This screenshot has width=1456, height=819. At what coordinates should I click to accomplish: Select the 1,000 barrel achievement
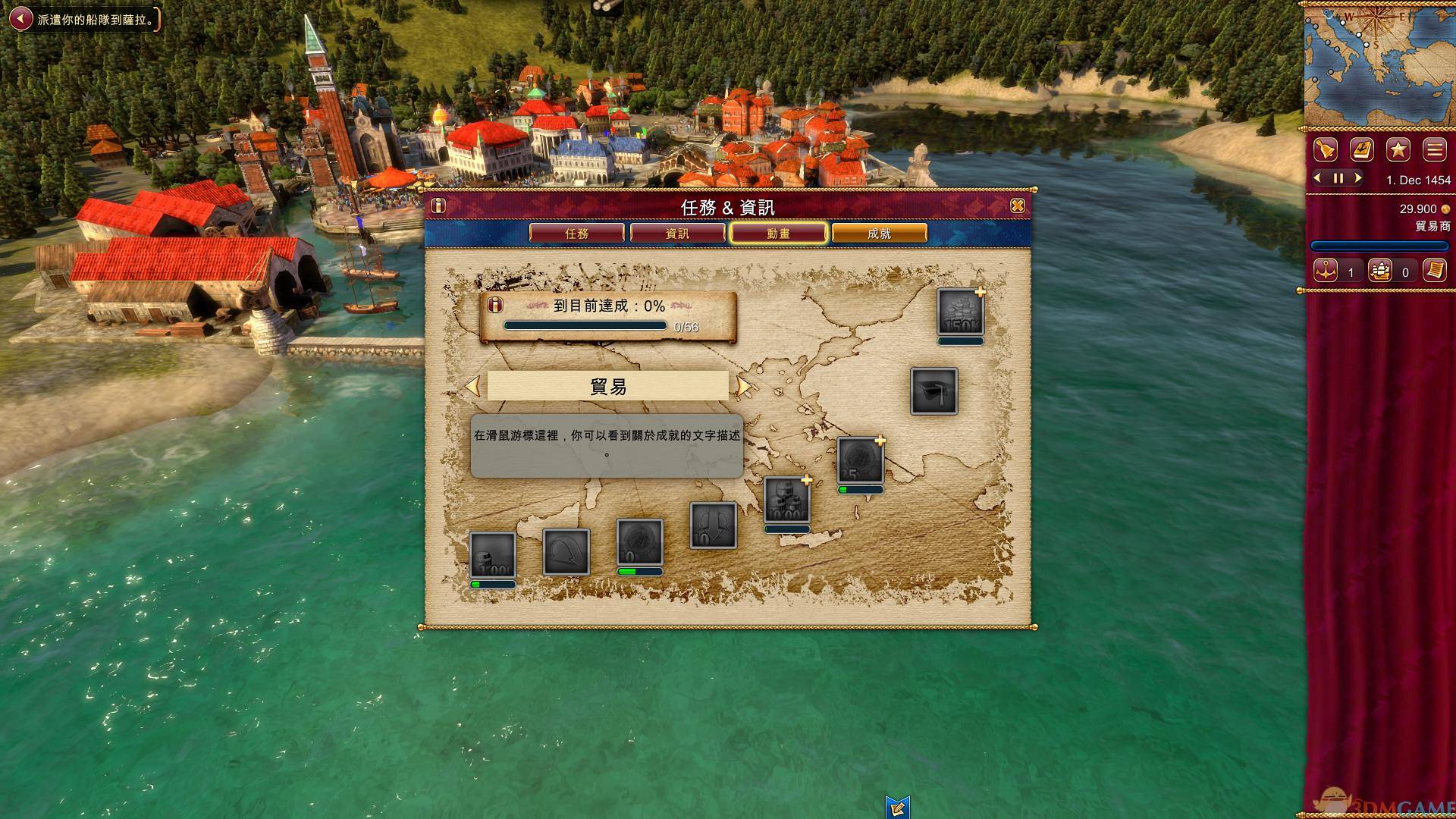[492, 555]
